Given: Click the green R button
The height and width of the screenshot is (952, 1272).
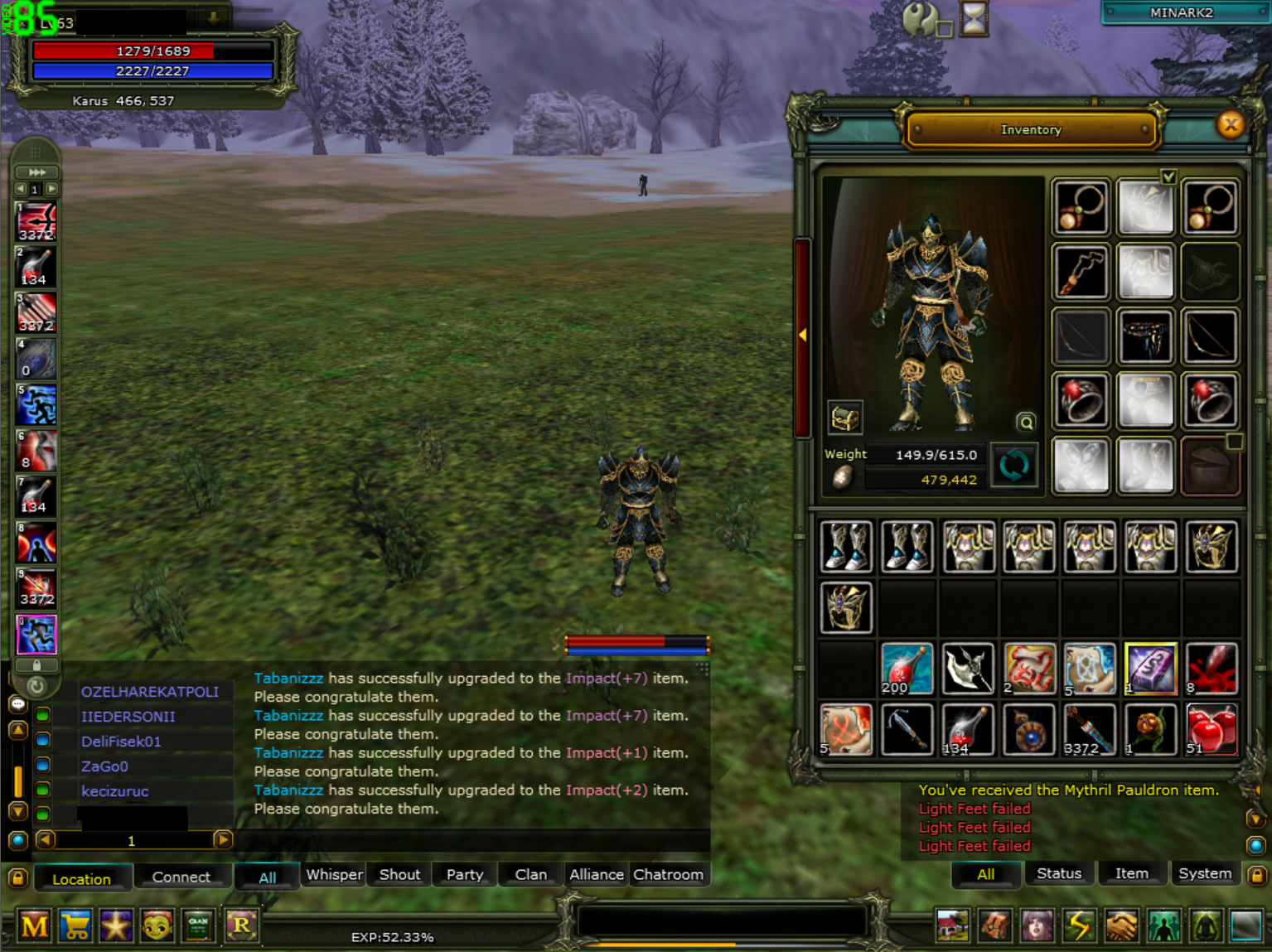Looking at the screenshot, I should (241, 925).
